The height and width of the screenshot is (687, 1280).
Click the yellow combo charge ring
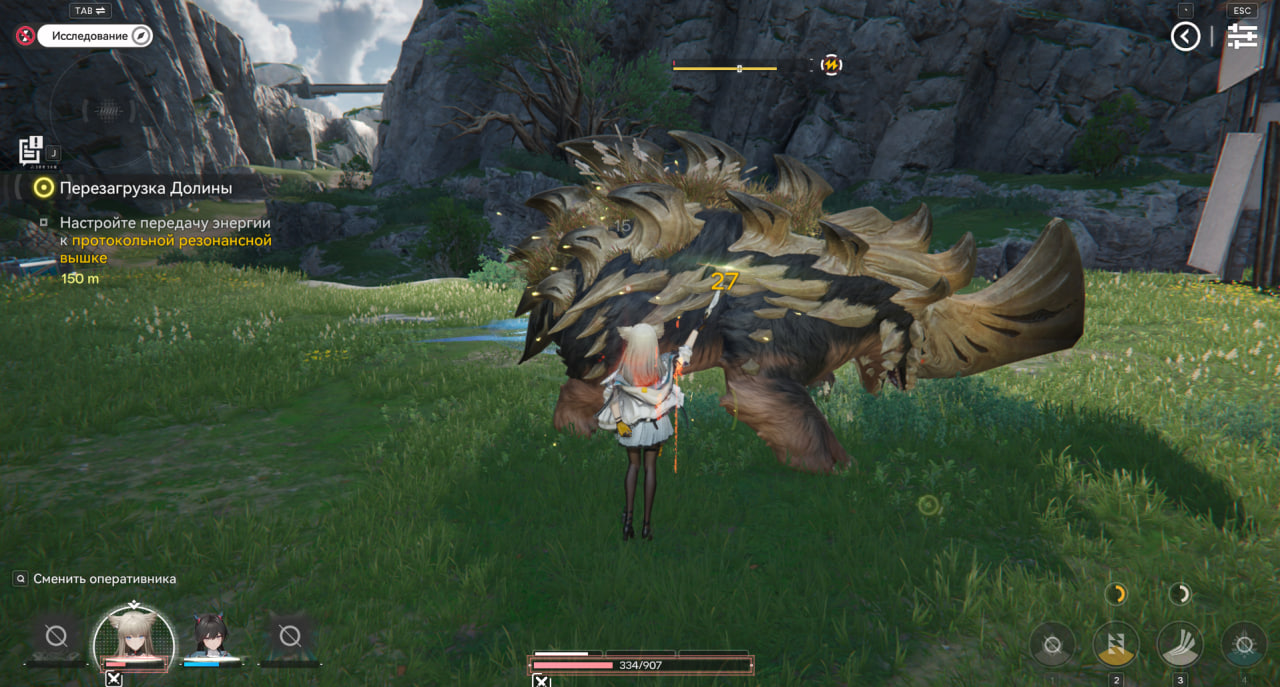pyautogui.click(x=1116, y=594)
